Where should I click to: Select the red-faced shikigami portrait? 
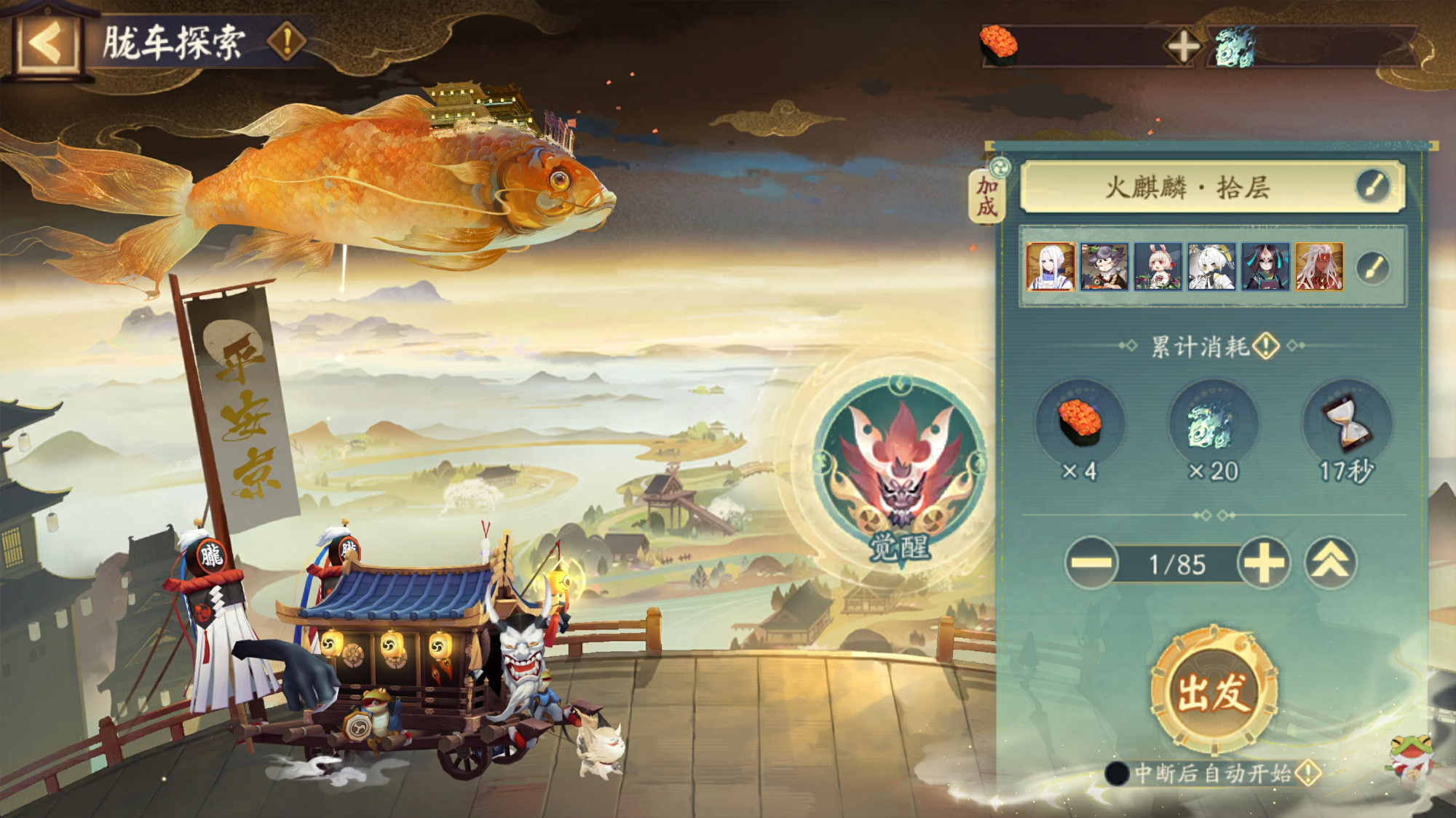click(x=1318, y=267)
